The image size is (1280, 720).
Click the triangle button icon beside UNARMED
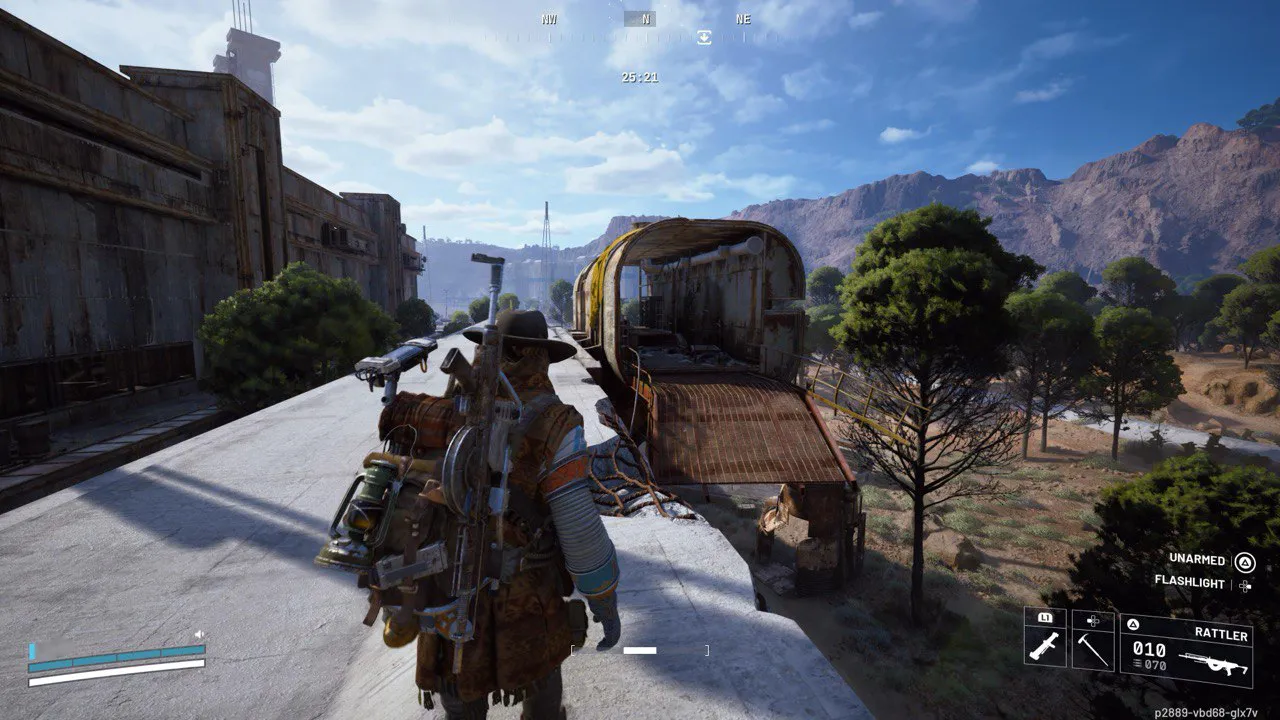click(1245, 561)
